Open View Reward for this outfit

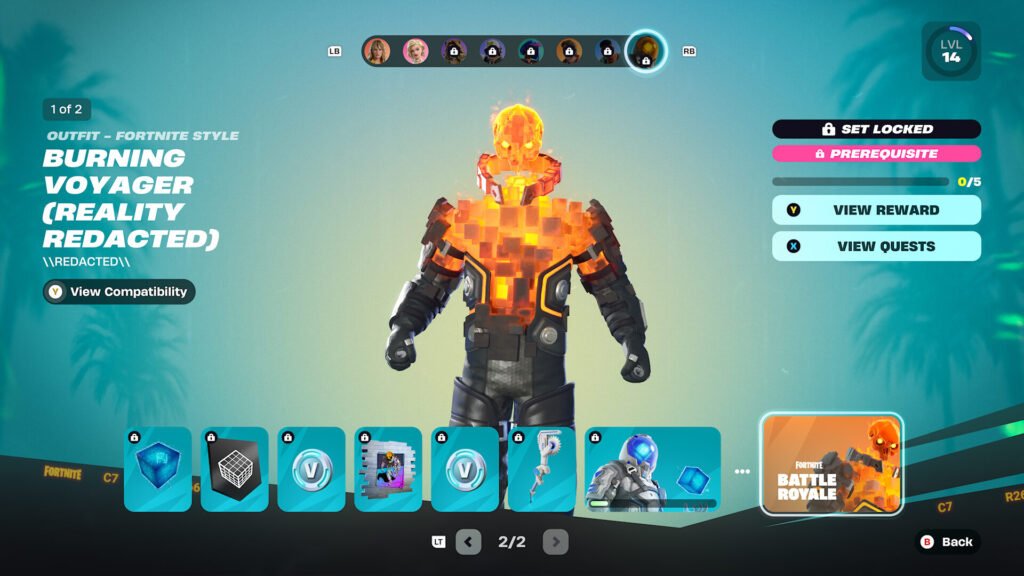click(876, 210)
